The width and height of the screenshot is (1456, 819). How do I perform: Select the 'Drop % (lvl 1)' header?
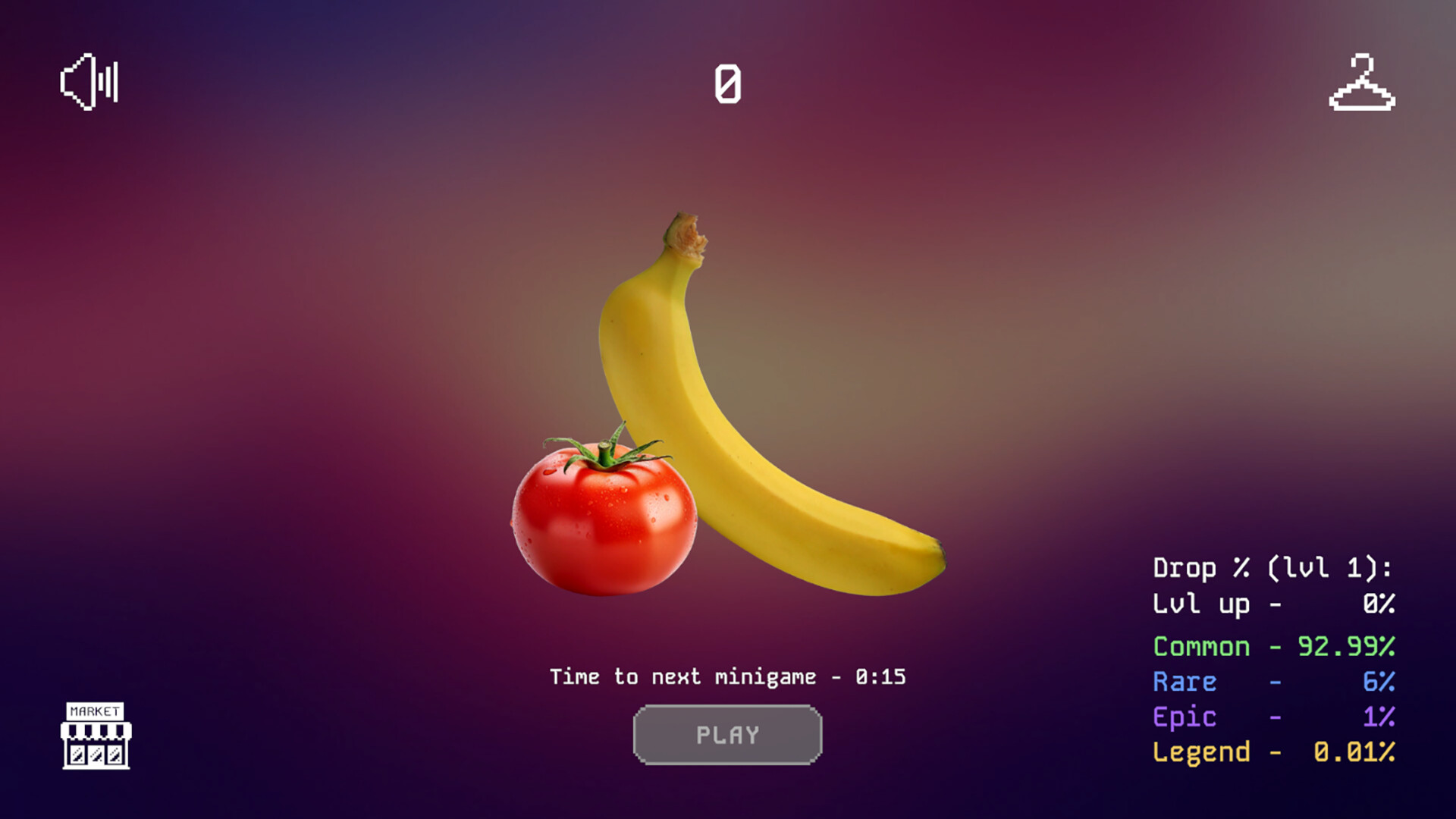click(1274, 567)
